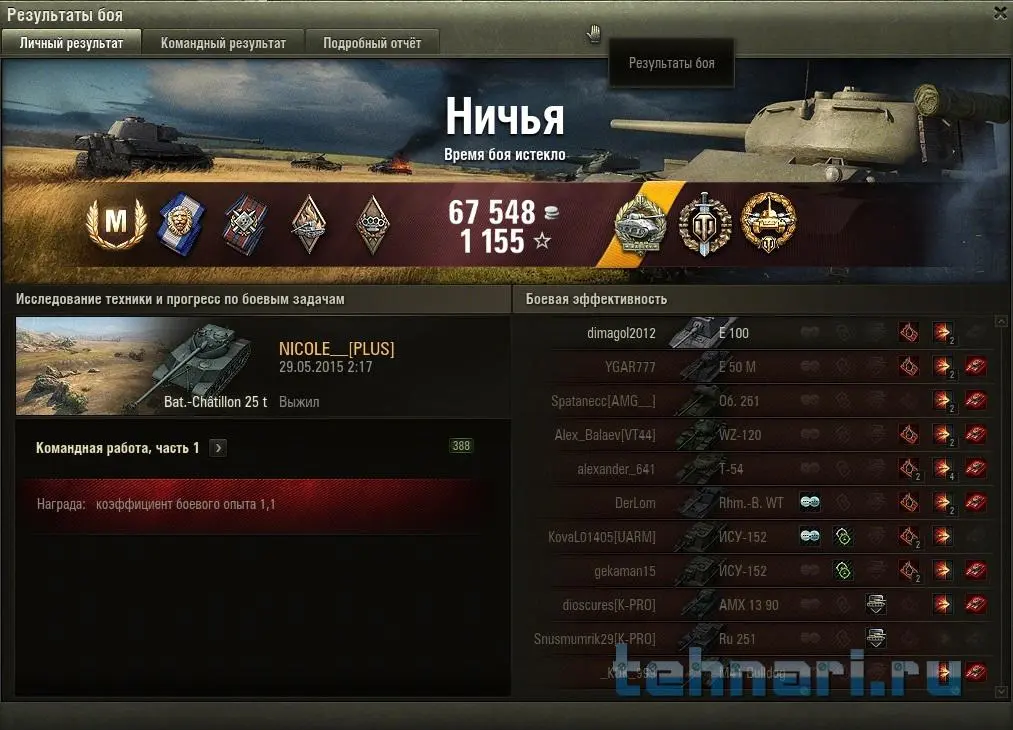
Task: Expand the Командная работа, часть 1 mission
Action: pyautogui.click(x=219, y=448)
